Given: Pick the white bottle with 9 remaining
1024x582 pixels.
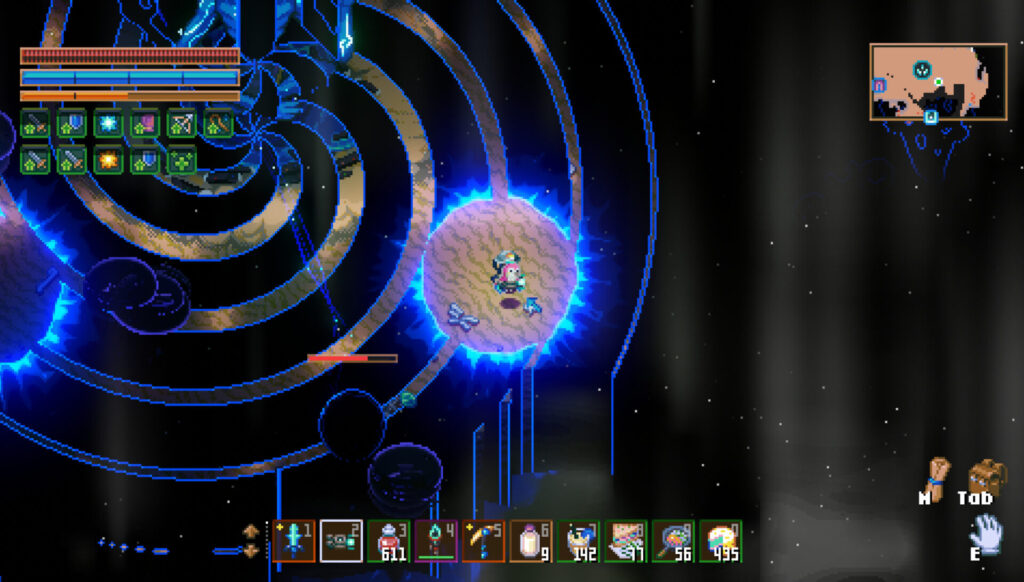Looking at the screenshot, I should [x=531, y=542].
